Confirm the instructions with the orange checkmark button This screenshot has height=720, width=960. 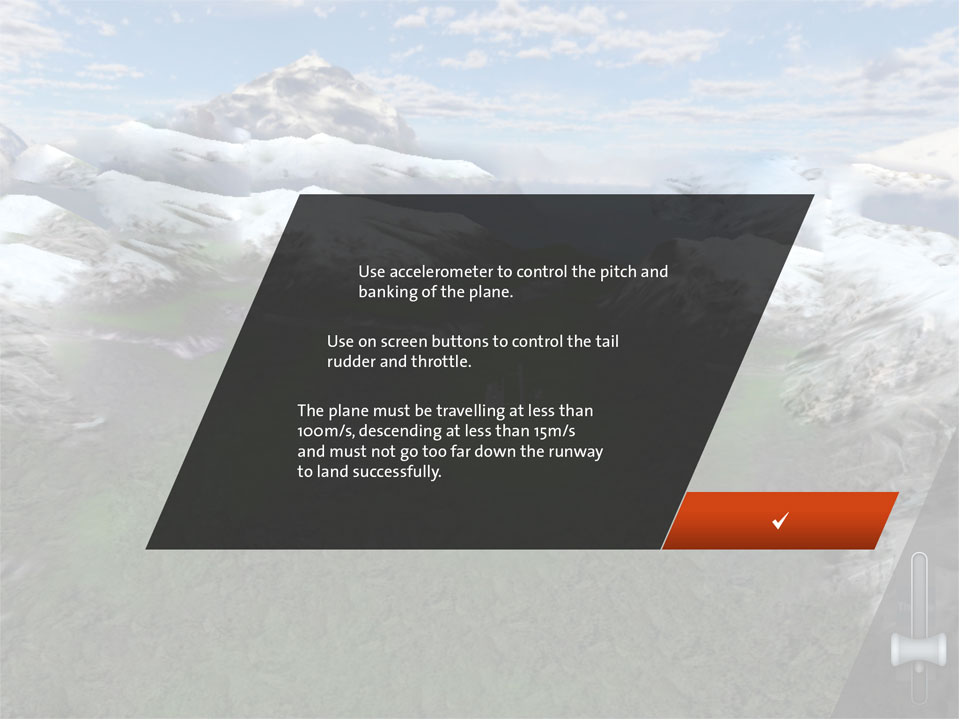780,520
